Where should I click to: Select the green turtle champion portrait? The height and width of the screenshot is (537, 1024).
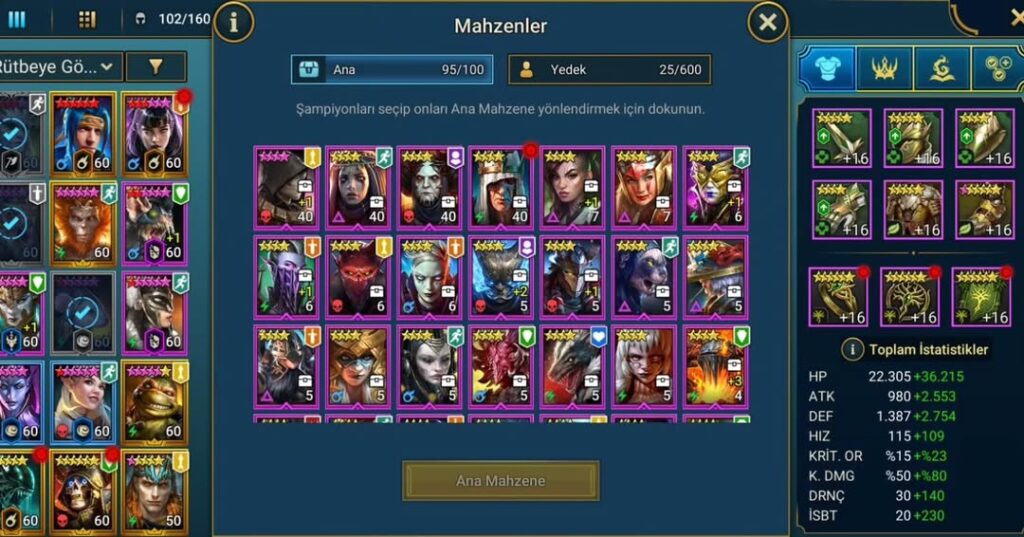click(155, 403)
